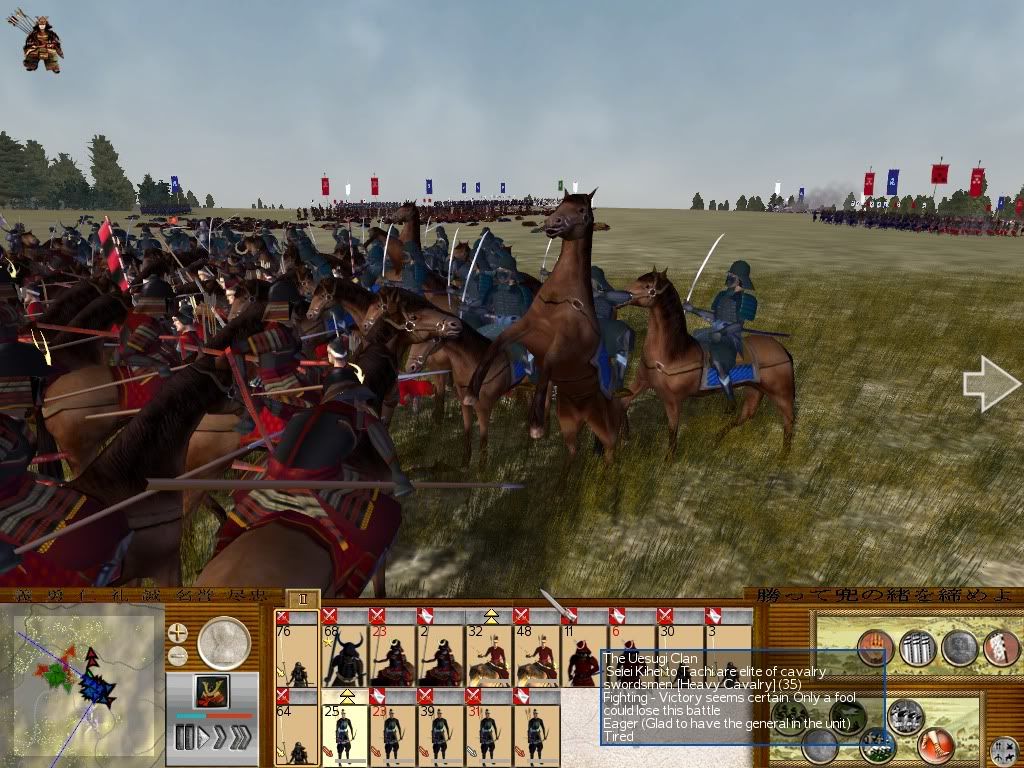1024x768 pixels.
Task: Click the samurai helmet faction icon
Action: 211,691
